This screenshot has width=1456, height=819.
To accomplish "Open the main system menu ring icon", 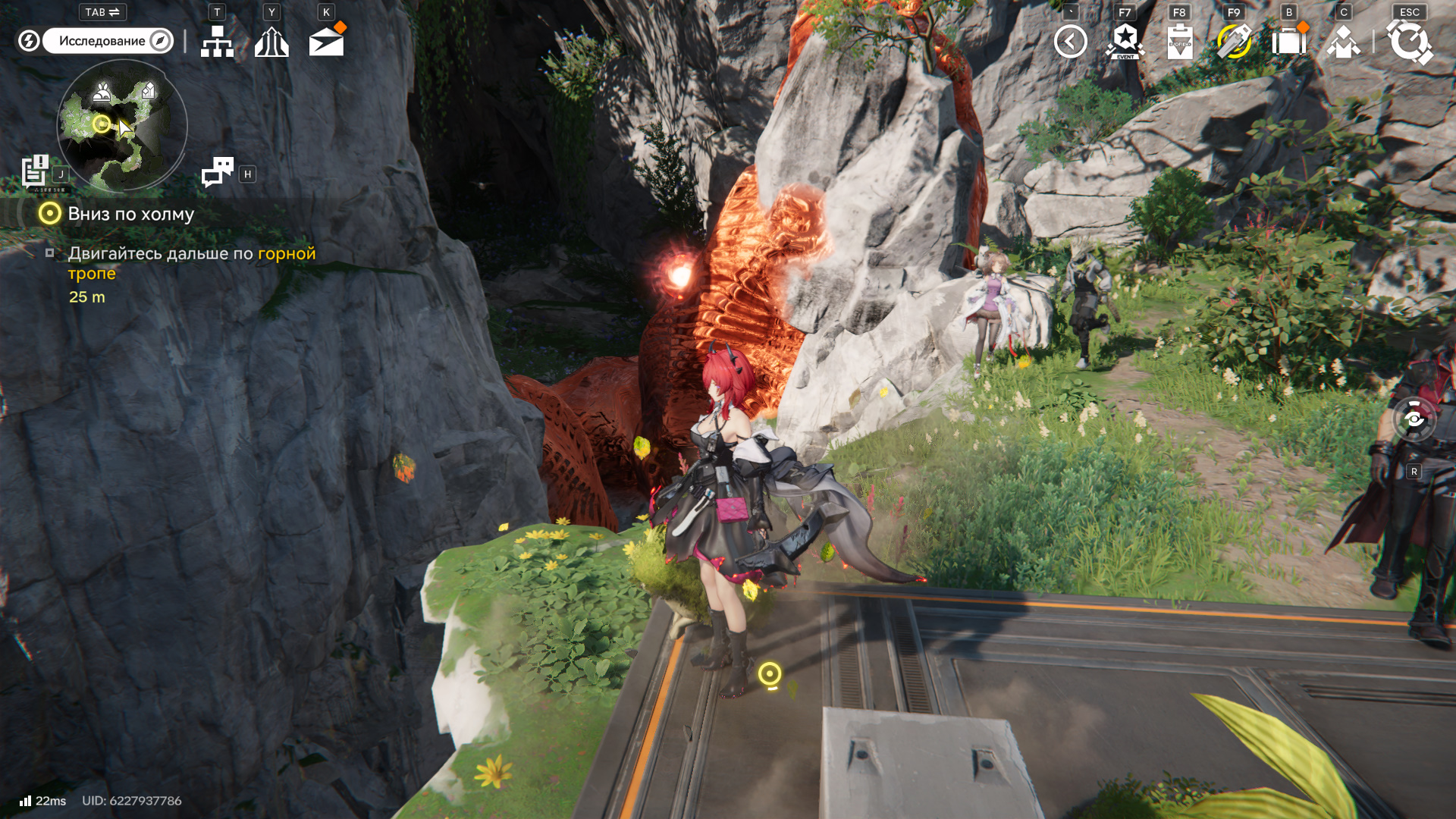I will (x=1409, y=42).
